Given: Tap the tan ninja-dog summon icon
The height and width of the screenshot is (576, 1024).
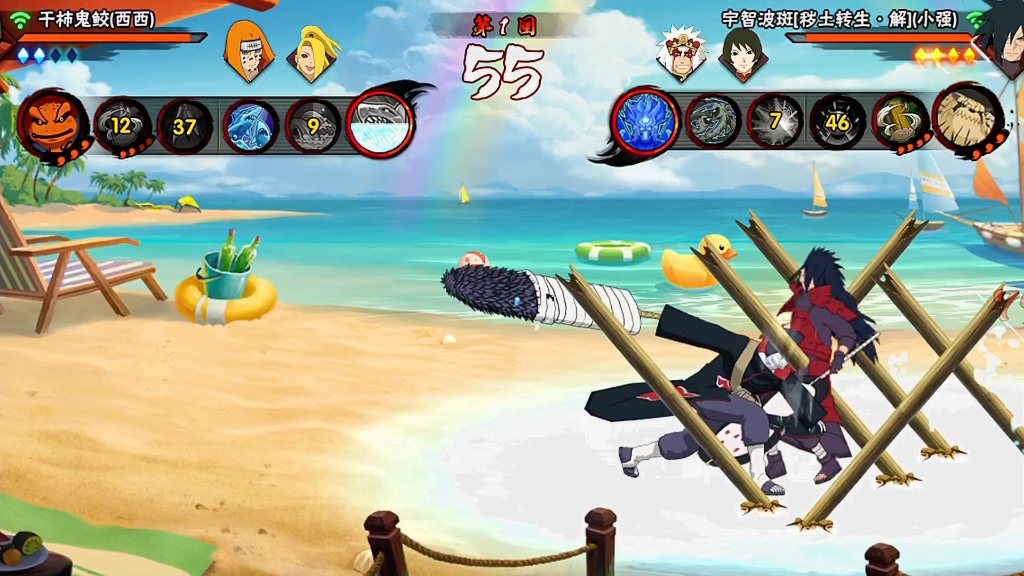Looking at the screenshot, I should pos(967,120).
